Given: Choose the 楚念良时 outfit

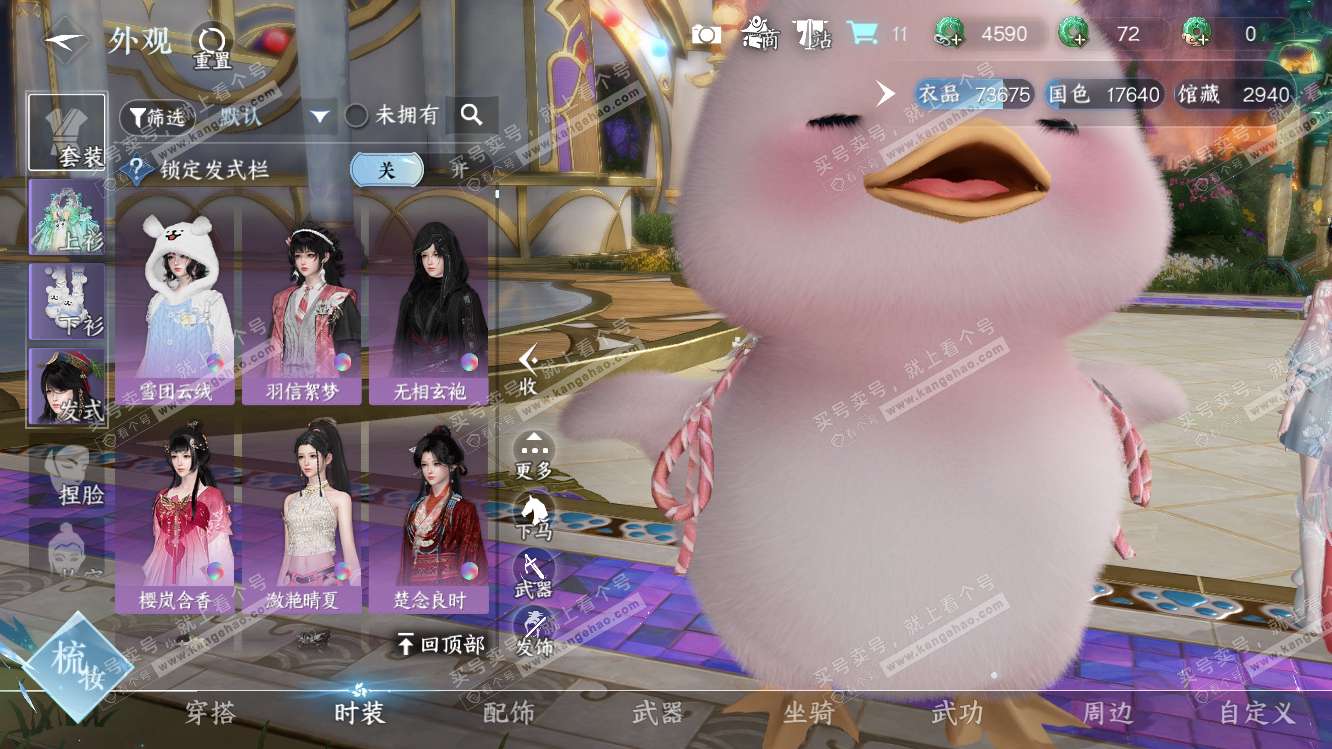Looking at the screenshot, I should (428, 516).
